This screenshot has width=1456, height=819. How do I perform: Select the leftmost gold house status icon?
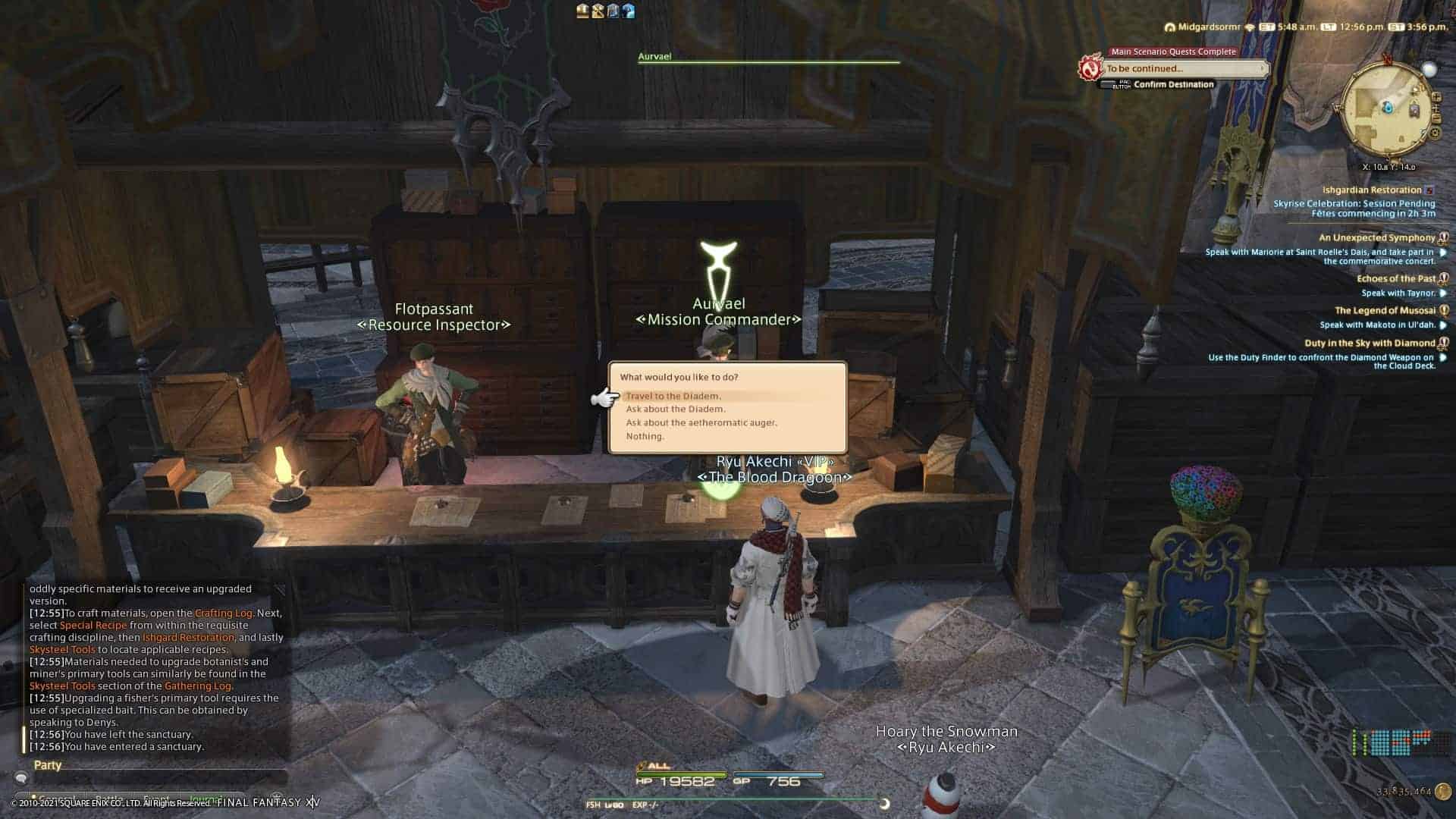[x=582, y=11]
